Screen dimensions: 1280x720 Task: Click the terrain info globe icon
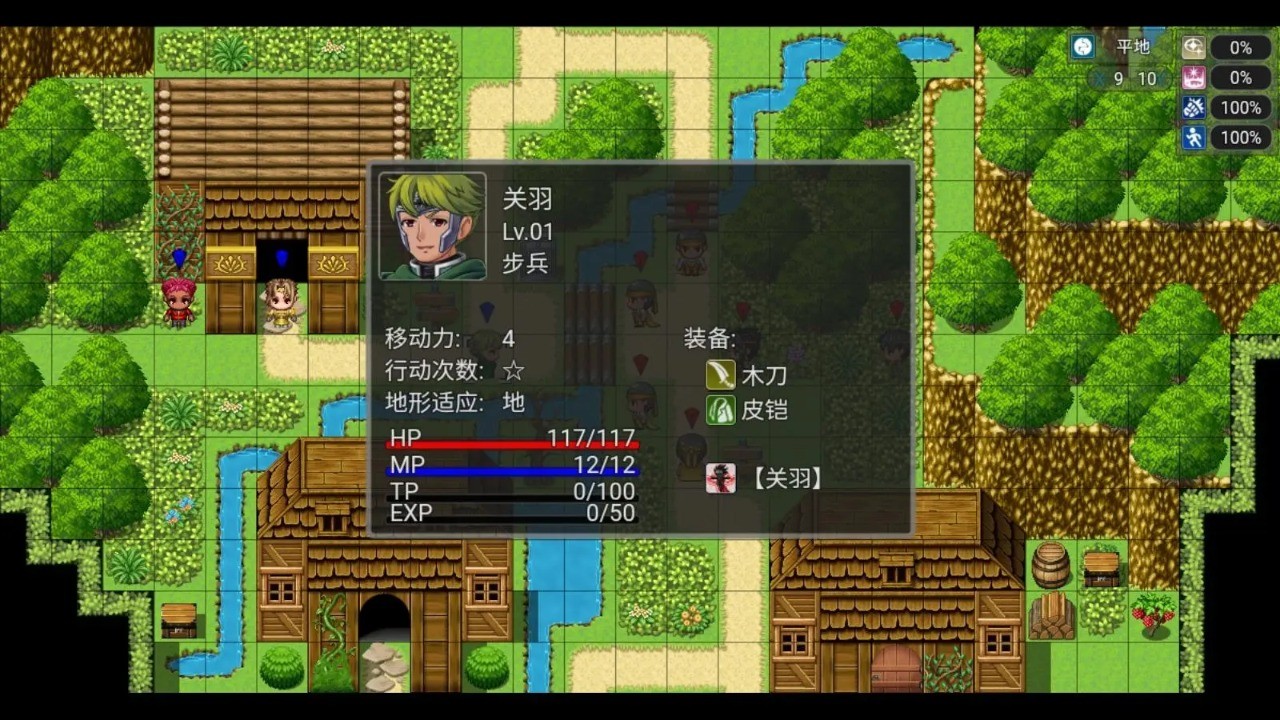coord(1083,47)
